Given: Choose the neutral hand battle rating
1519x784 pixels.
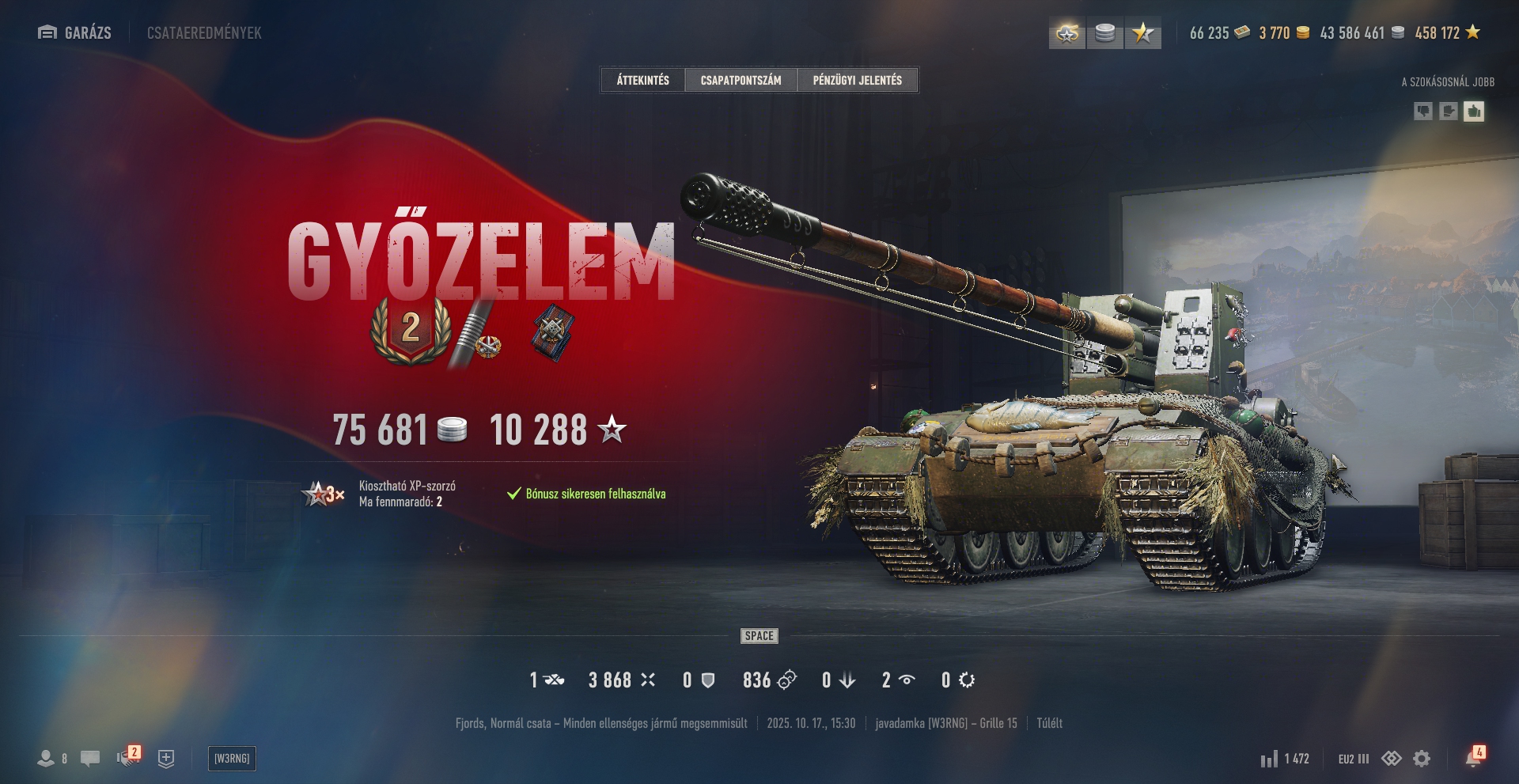Looking at the screenshot, I should 1448,112.
